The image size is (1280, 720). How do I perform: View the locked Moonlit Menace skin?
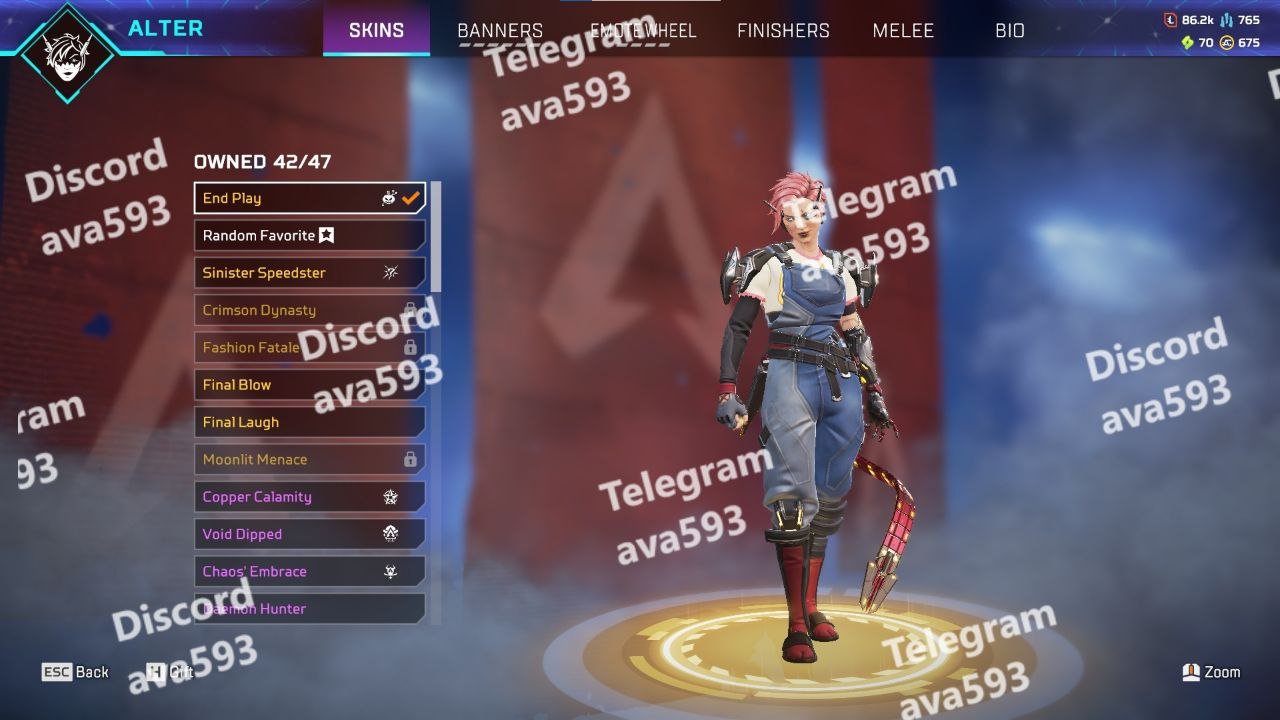(x=309, y=459)
